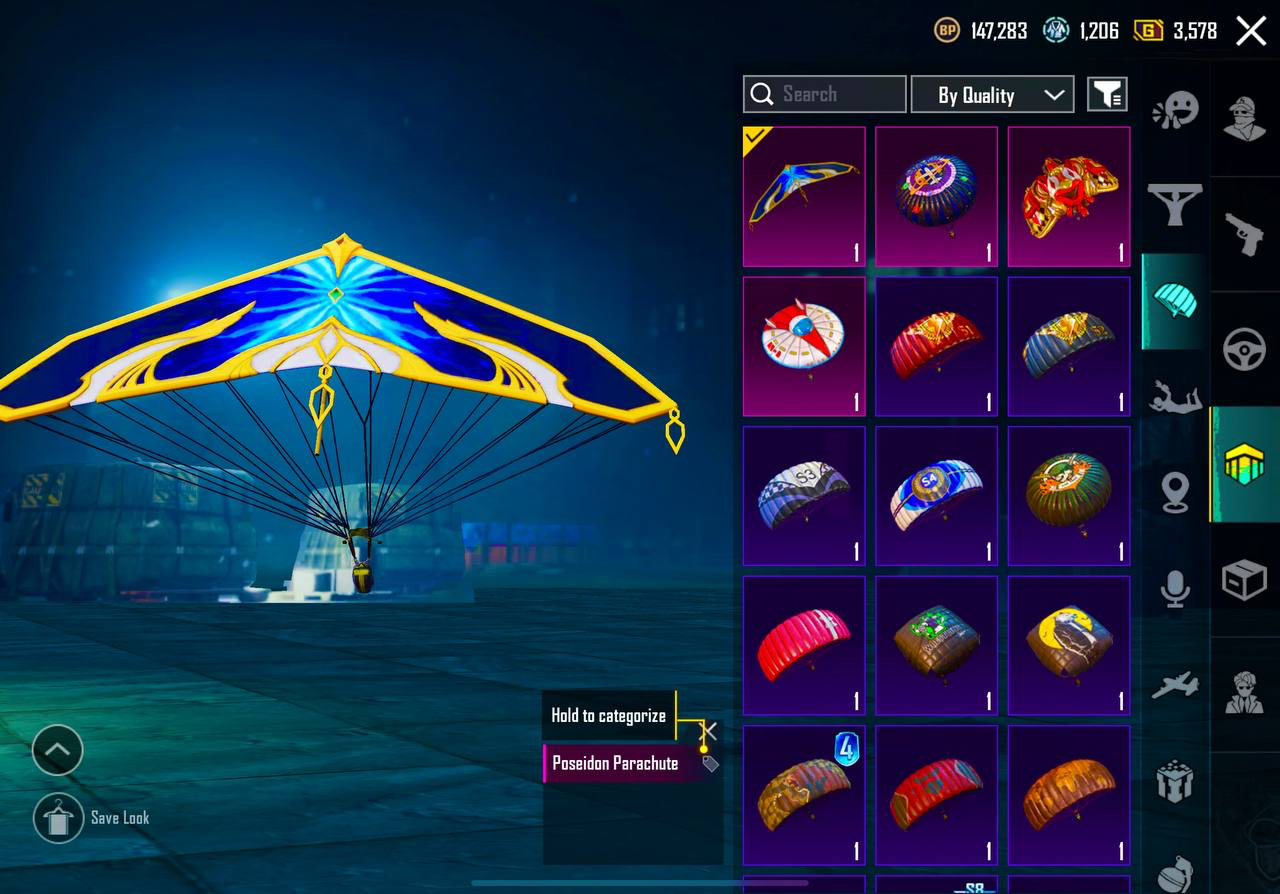Choose the parachute with the 4 badge
The image size is (1280, 894).
(x=804, y=794)
